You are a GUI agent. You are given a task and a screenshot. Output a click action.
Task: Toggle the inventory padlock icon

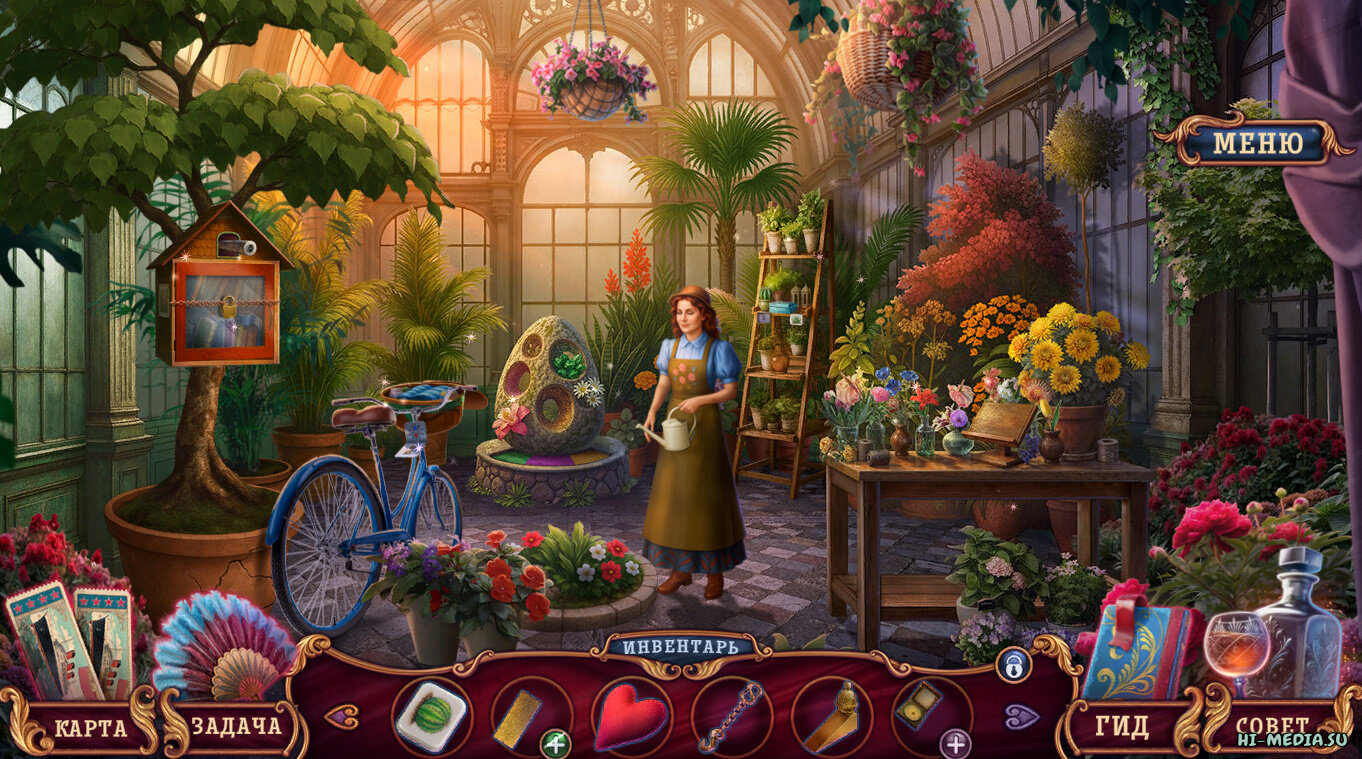click(1012, 664)
